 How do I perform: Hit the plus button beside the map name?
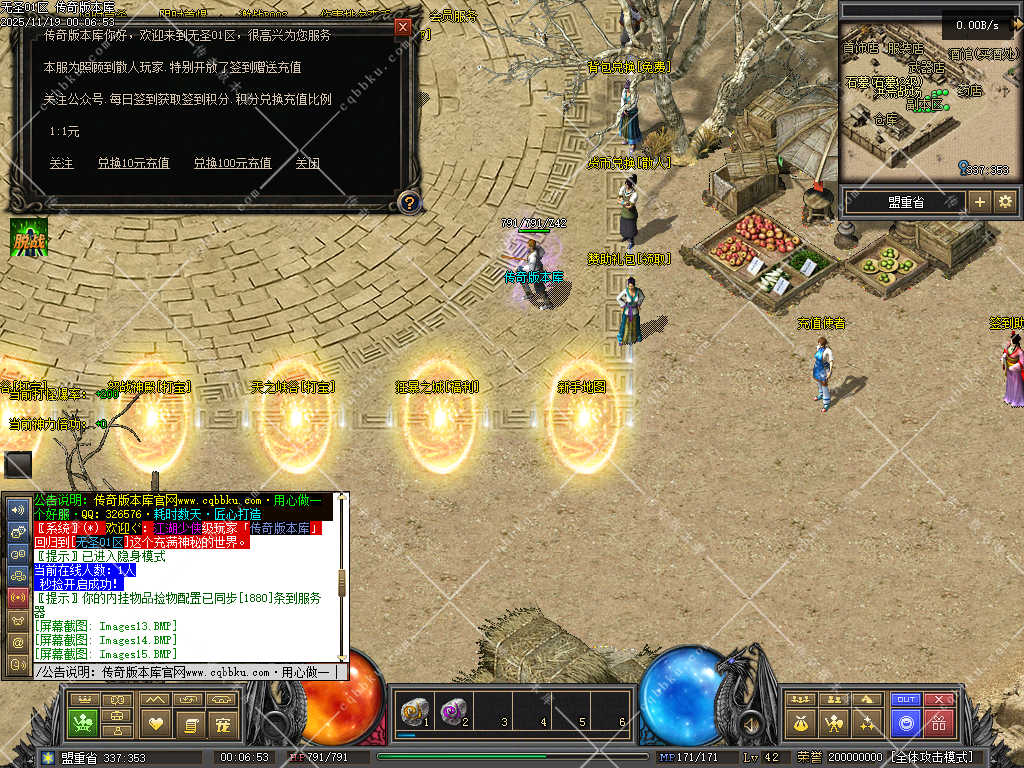(980, 201)
